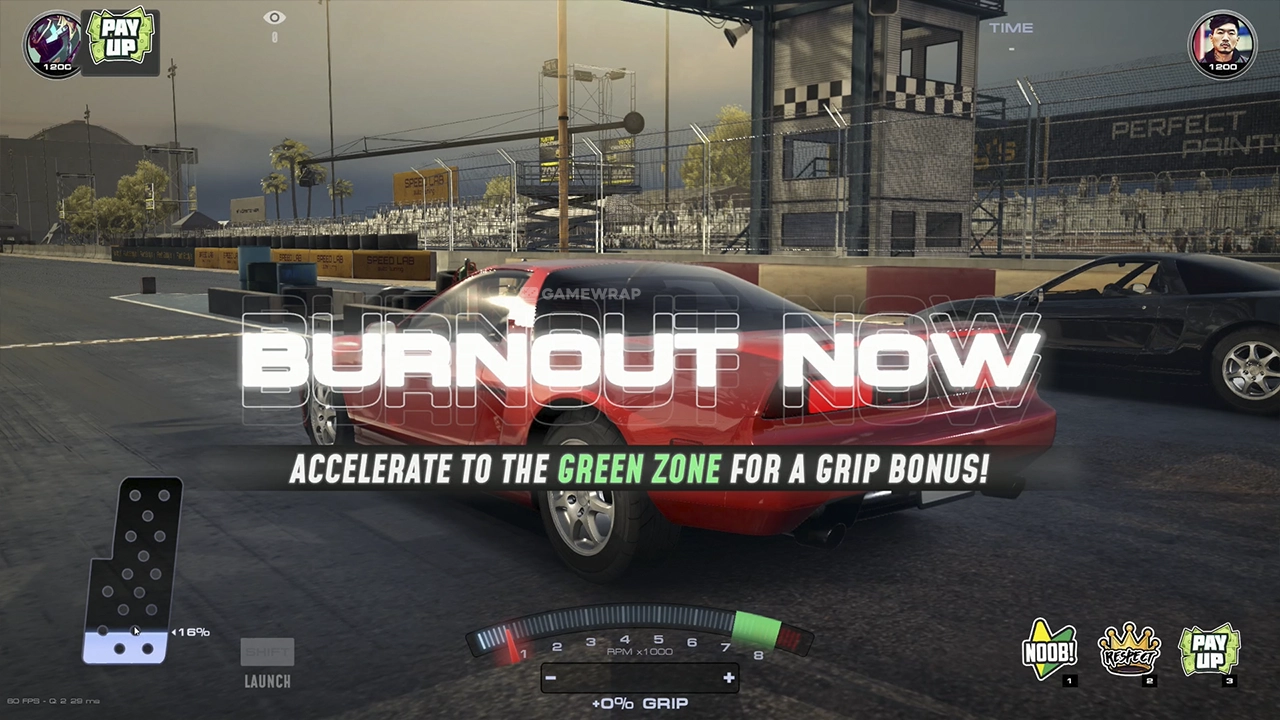Image resolution: width=1280 pixels, height=720 pixels.
Task: Send the Respect crown emote
Action: coord(1129,650)
